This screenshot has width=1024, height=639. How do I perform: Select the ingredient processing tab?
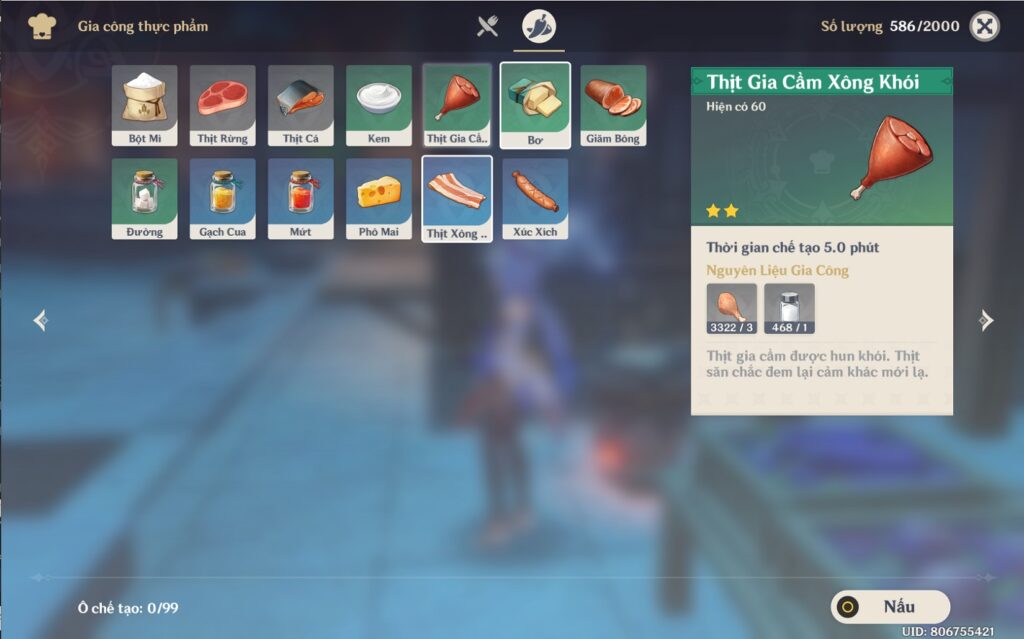539,27
